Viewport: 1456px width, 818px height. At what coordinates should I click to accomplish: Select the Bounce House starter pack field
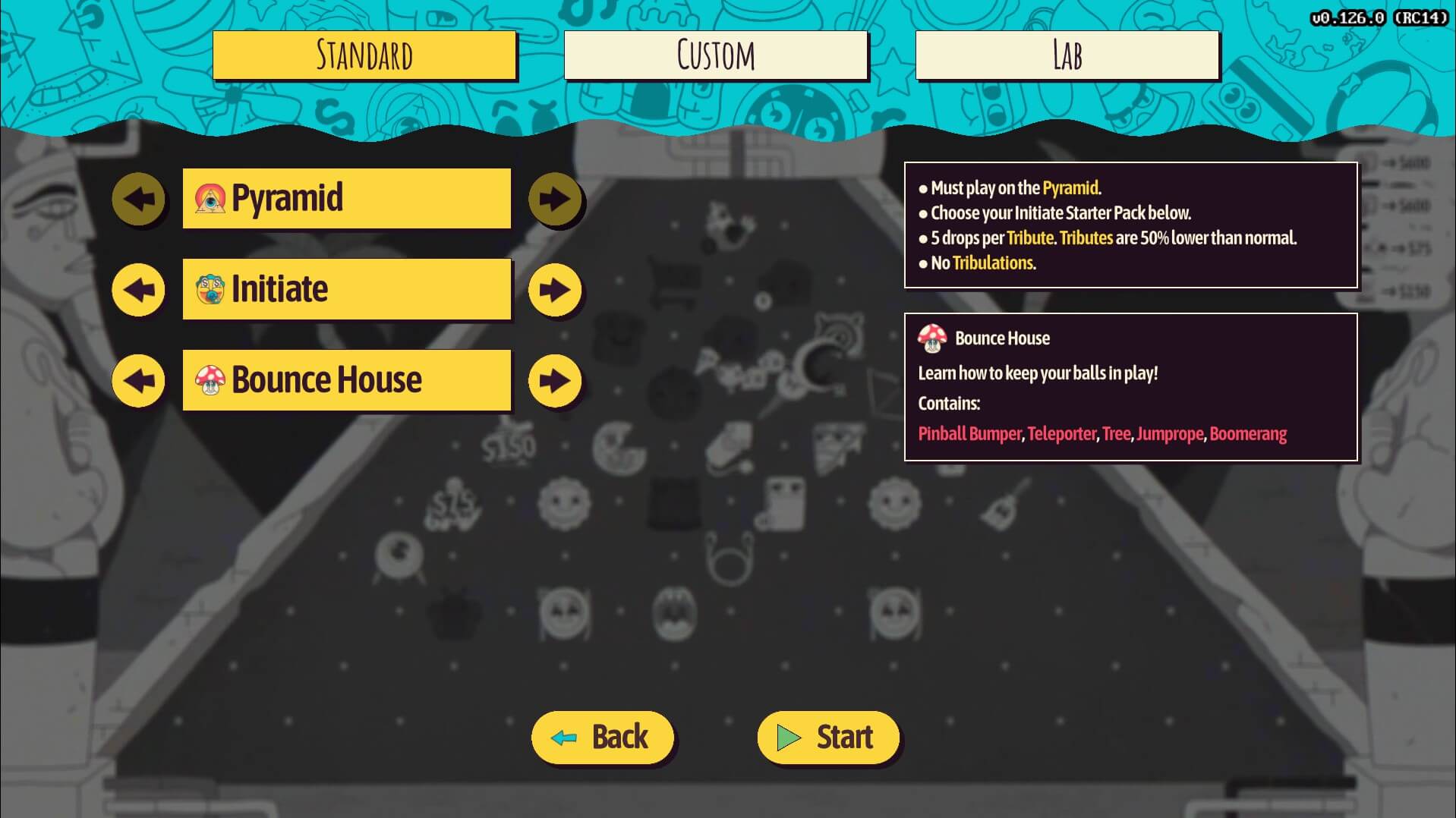(346, 380)
